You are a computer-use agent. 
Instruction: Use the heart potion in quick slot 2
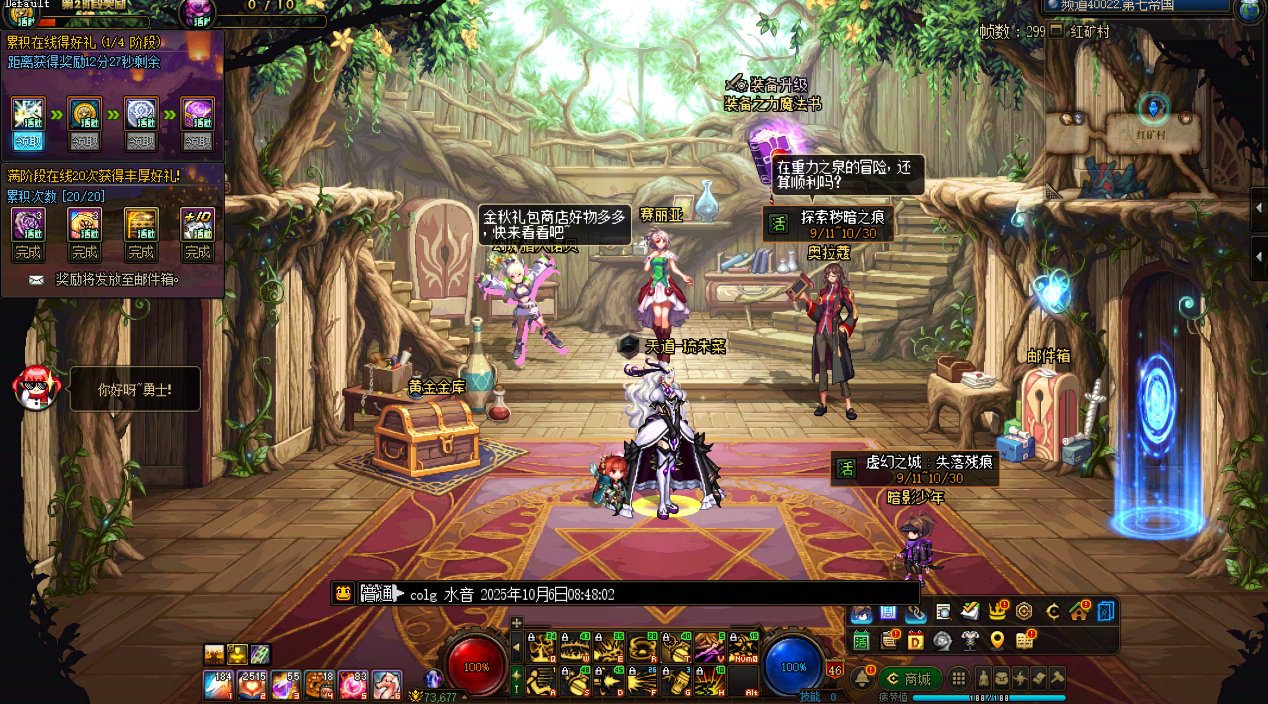pyautogui.click(x=252, y=685)
